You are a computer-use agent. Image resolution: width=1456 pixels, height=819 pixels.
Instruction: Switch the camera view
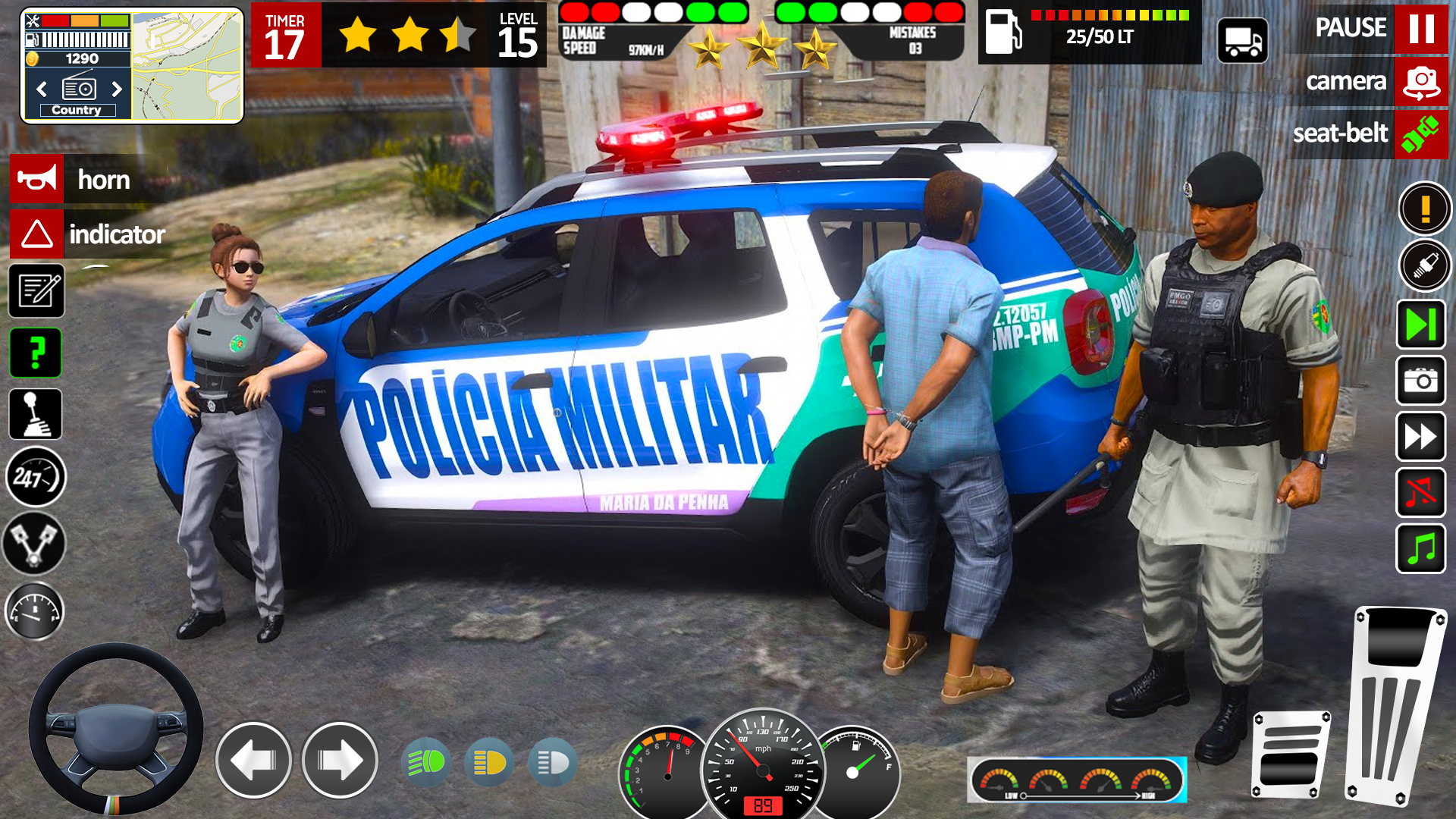click(1420, 81)
